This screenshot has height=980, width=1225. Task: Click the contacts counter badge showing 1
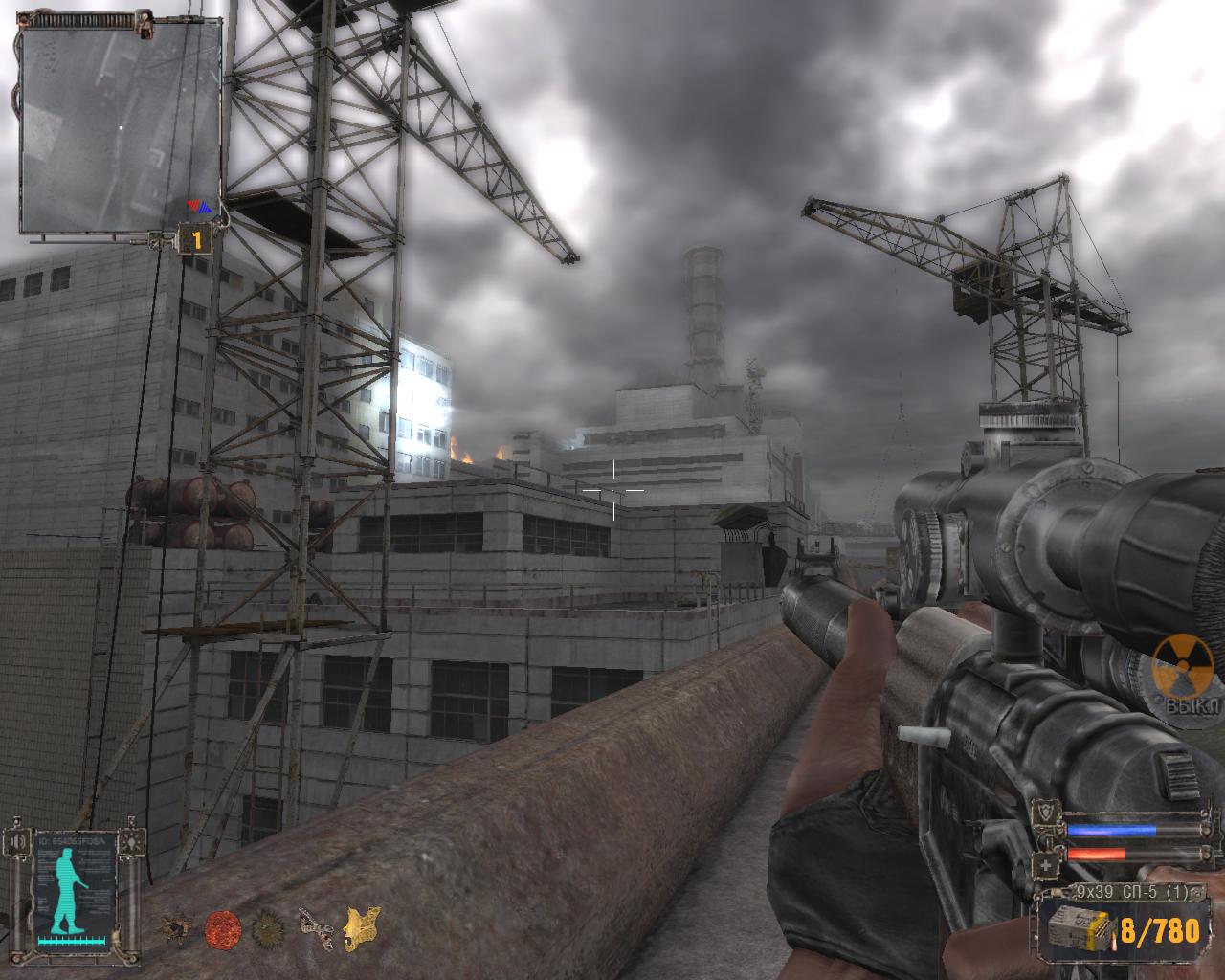point(197,239)
